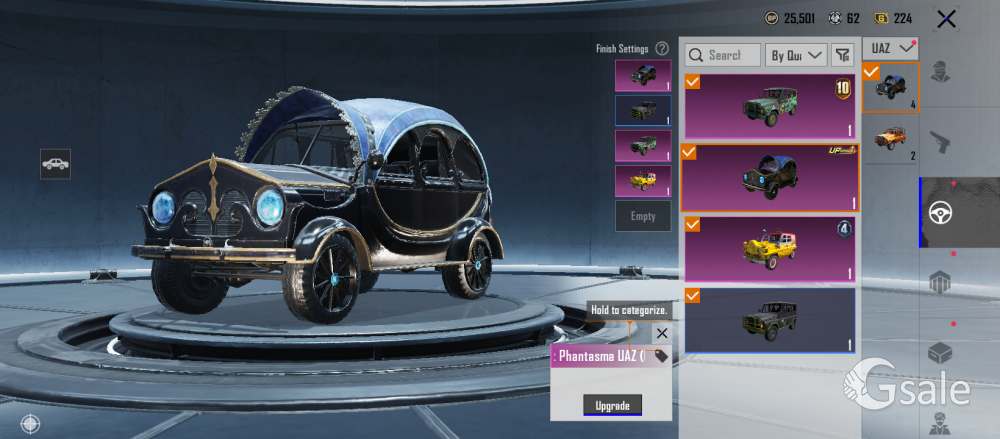Open the filter options button
This screenshot has height=439, width=1000.
pyautogui.click(x=843, y=55)
